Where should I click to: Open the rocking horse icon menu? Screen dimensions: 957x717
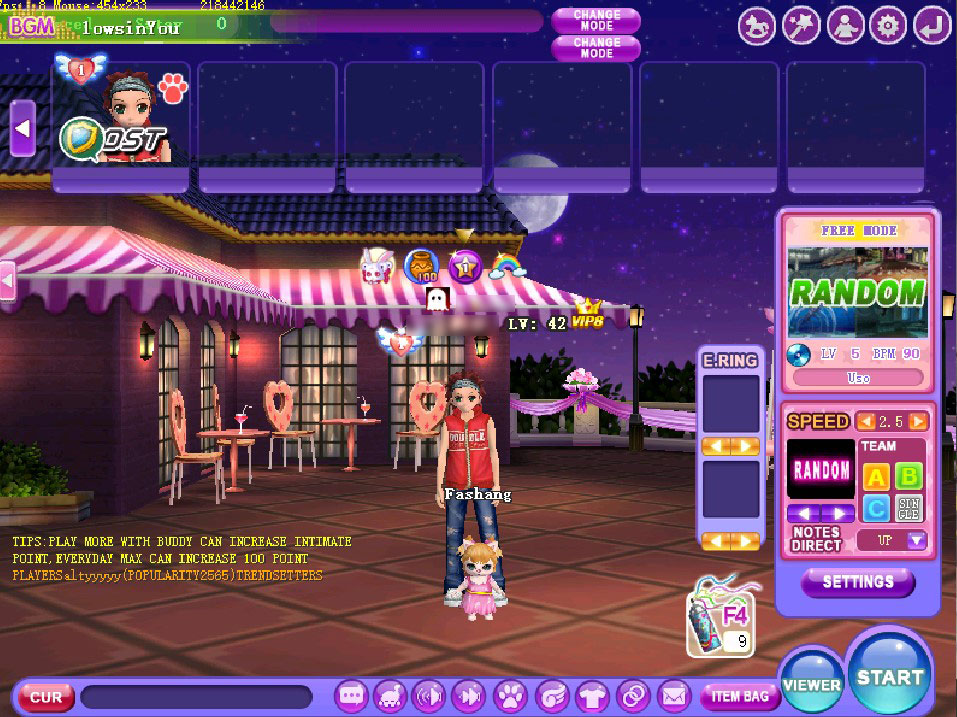(x=757, y=26)
